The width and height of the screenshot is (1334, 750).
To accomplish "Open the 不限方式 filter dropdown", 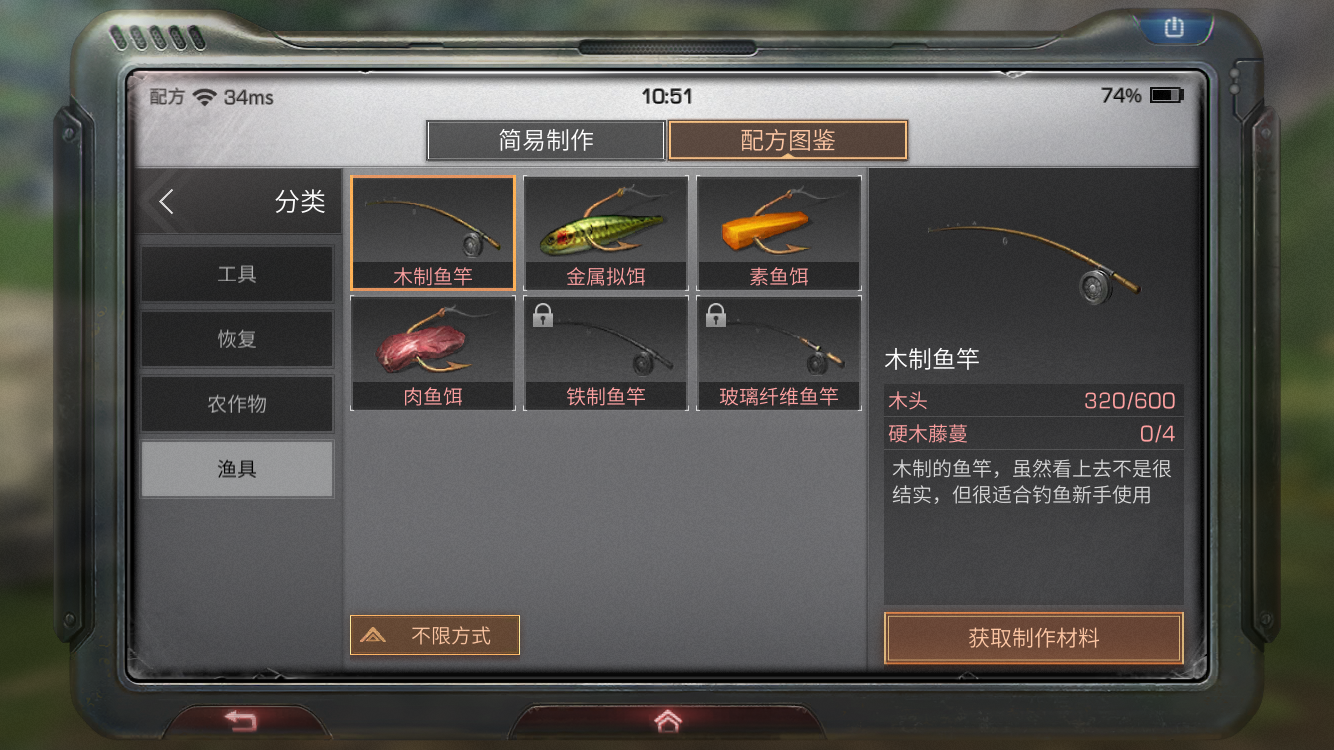I will point(434,635).
